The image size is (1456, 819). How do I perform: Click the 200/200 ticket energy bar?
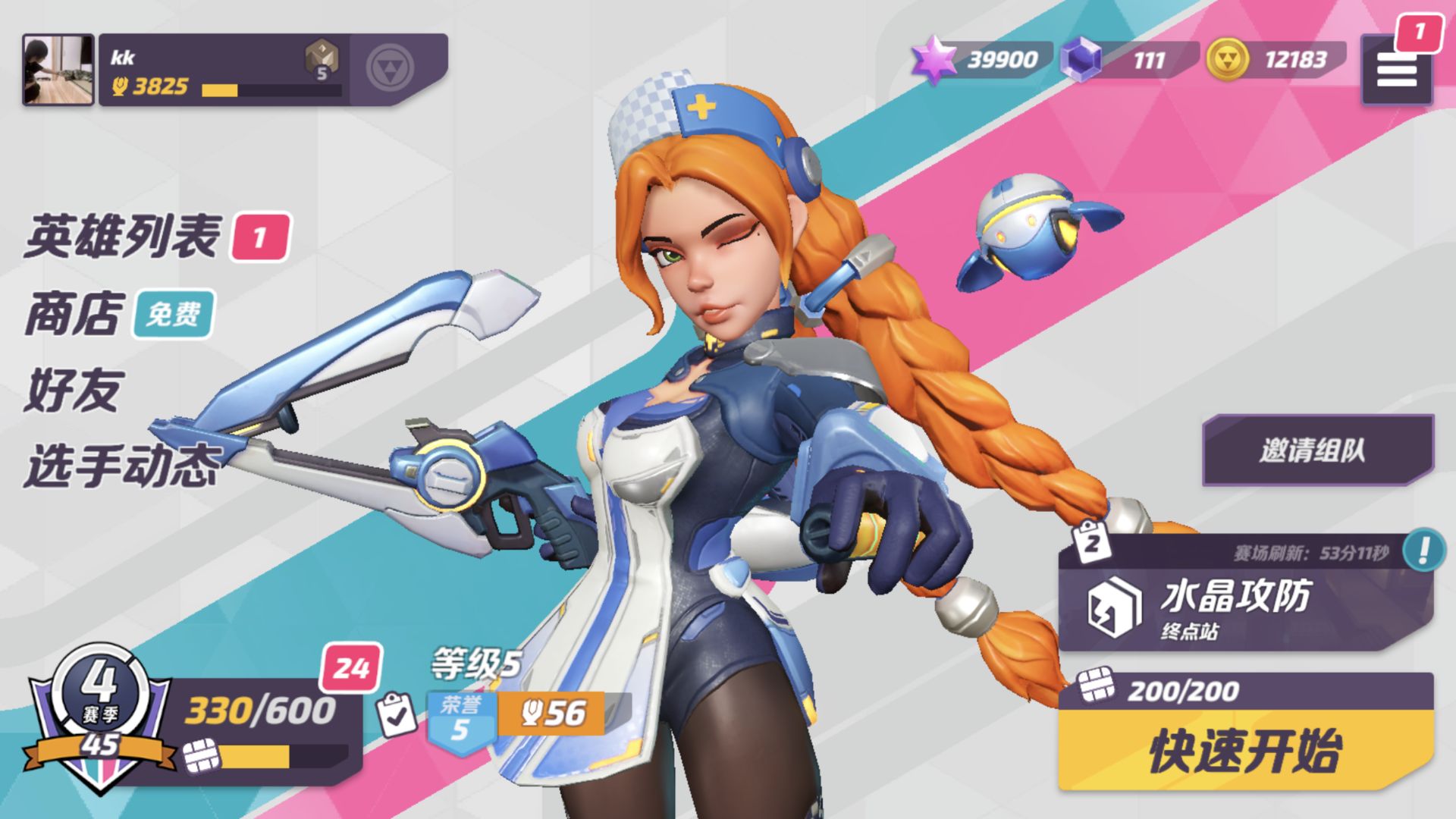(1183, 690)
